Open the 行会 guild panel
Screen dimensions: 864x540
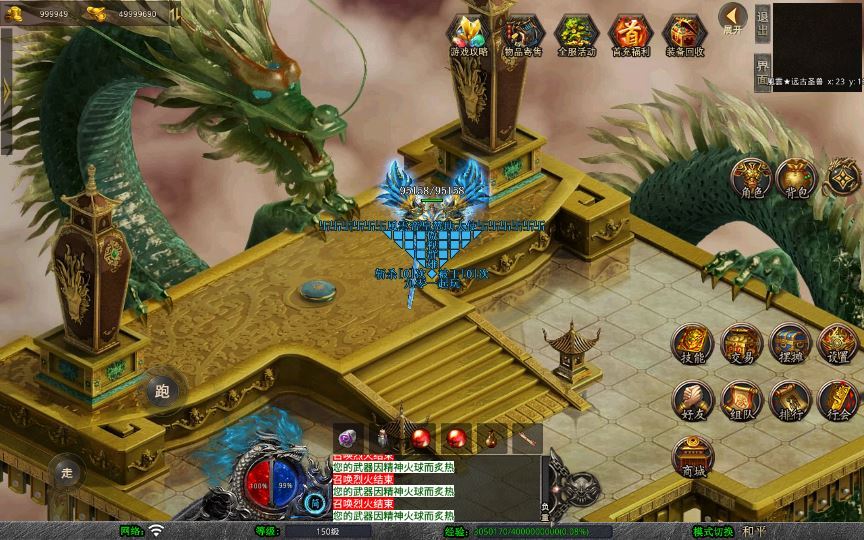coord(837,399)
